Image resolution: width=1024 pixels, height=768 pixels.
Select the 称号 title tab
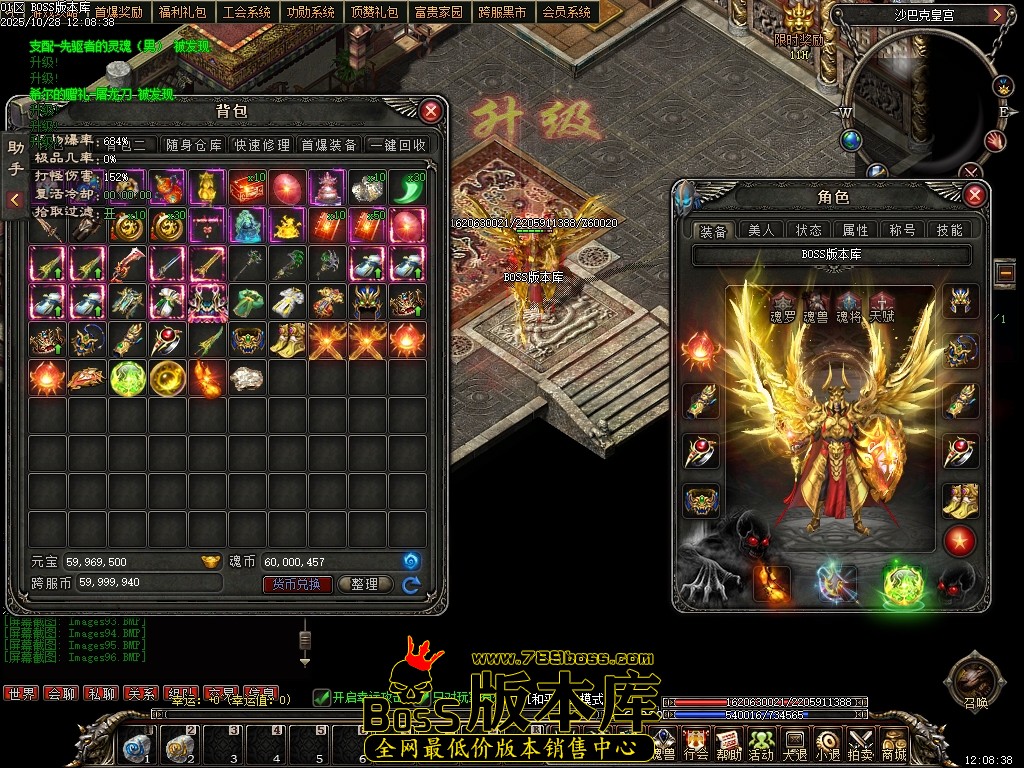[x=902, y=230]
